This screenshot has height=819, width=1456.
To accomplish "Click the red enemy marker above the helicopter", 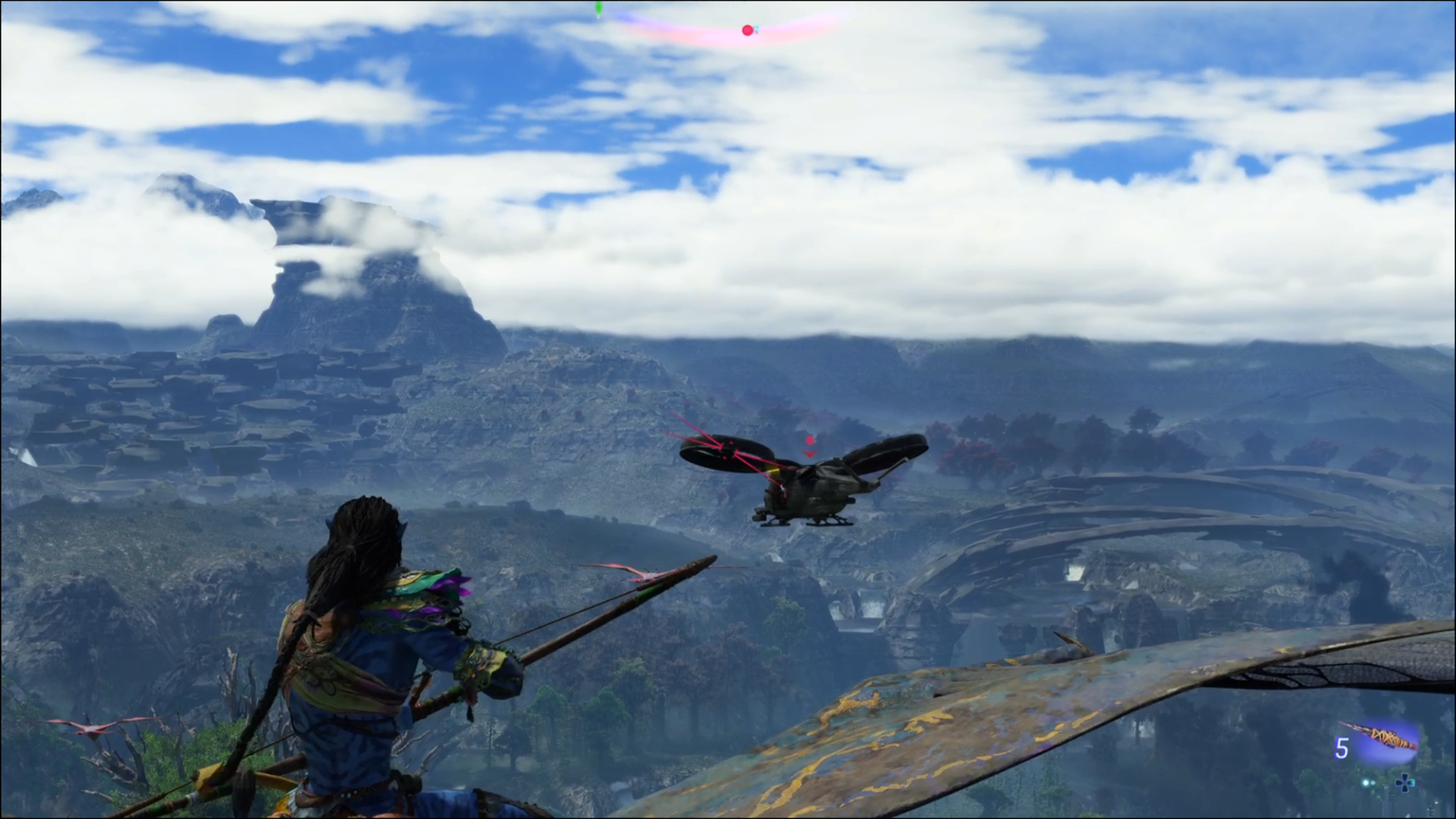I will (x=810, y=441).
